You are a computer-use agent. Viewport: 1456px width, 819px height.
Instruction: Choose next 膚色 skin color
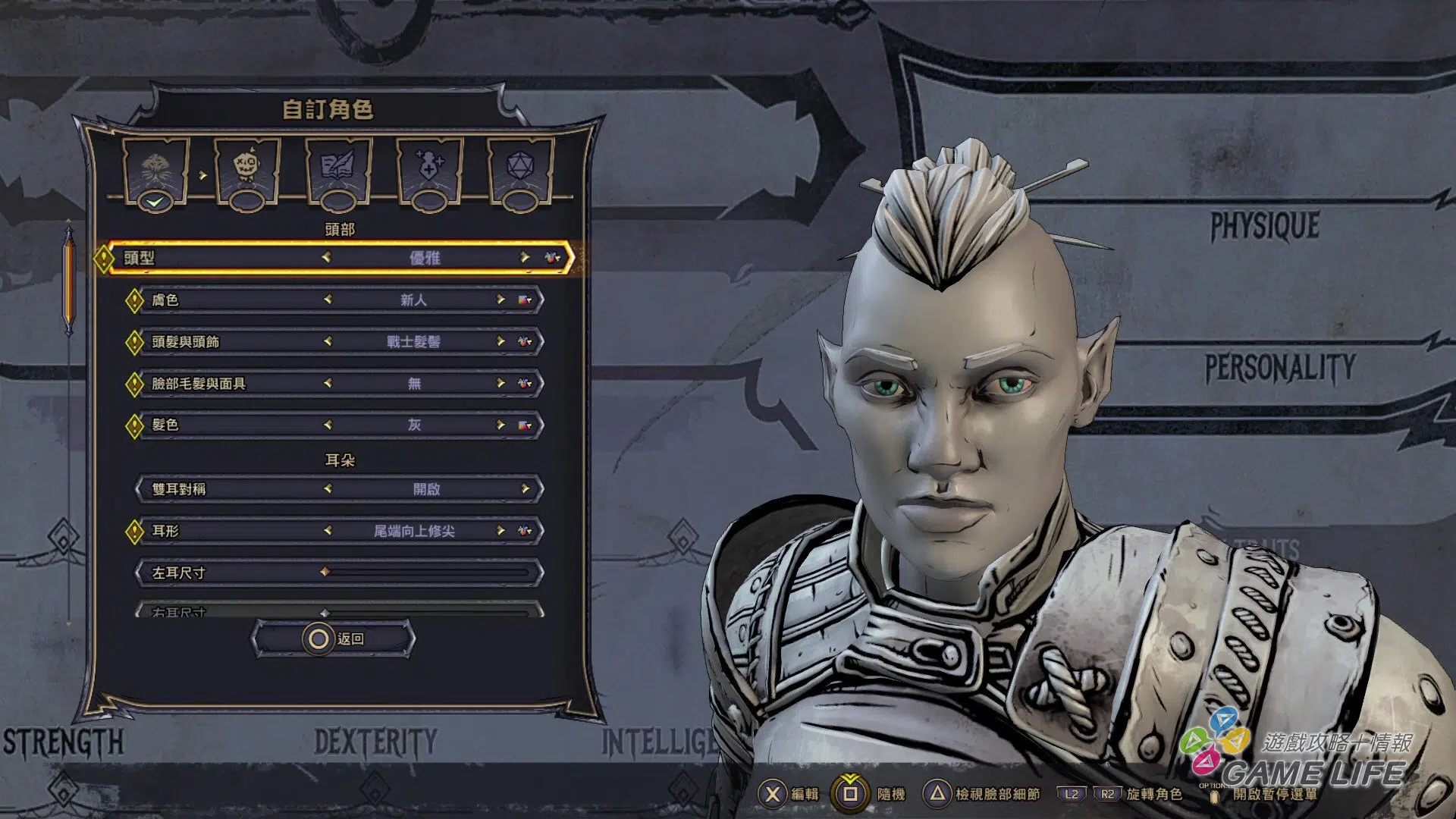(x=500, y=300)
